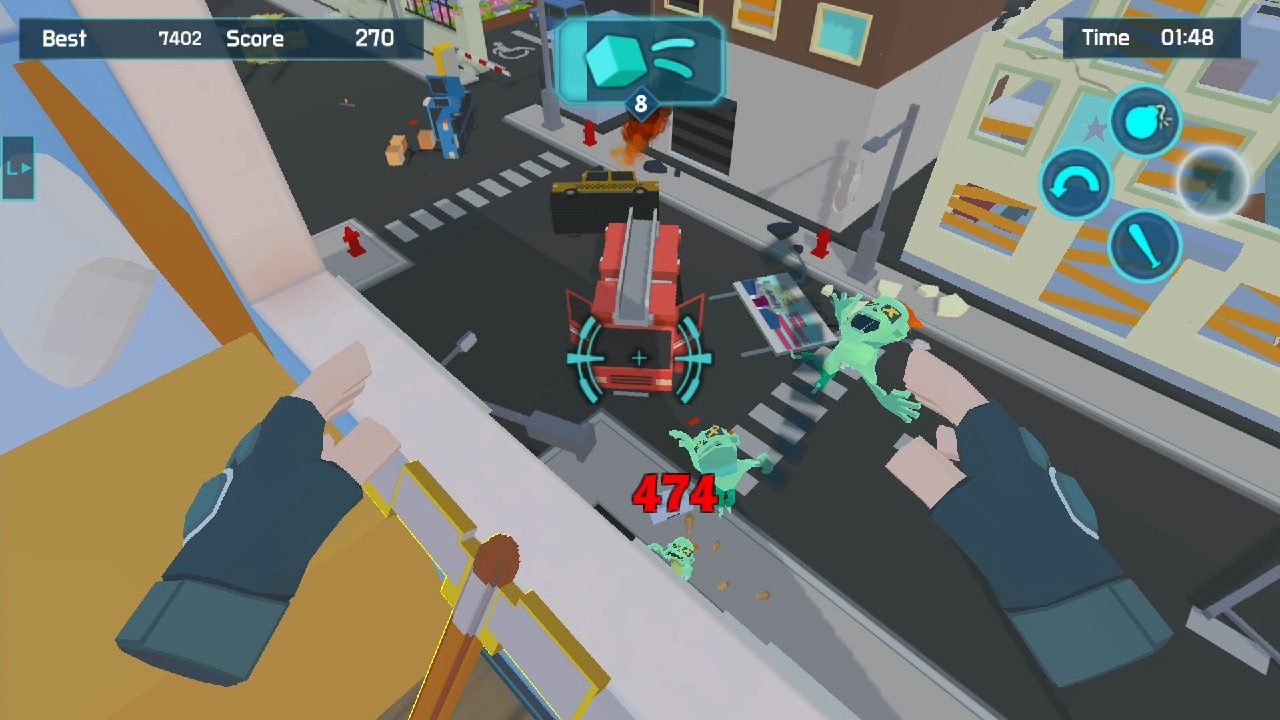
Task: Click the cyan cube throw indicator icon
Action: pos(614,62)
